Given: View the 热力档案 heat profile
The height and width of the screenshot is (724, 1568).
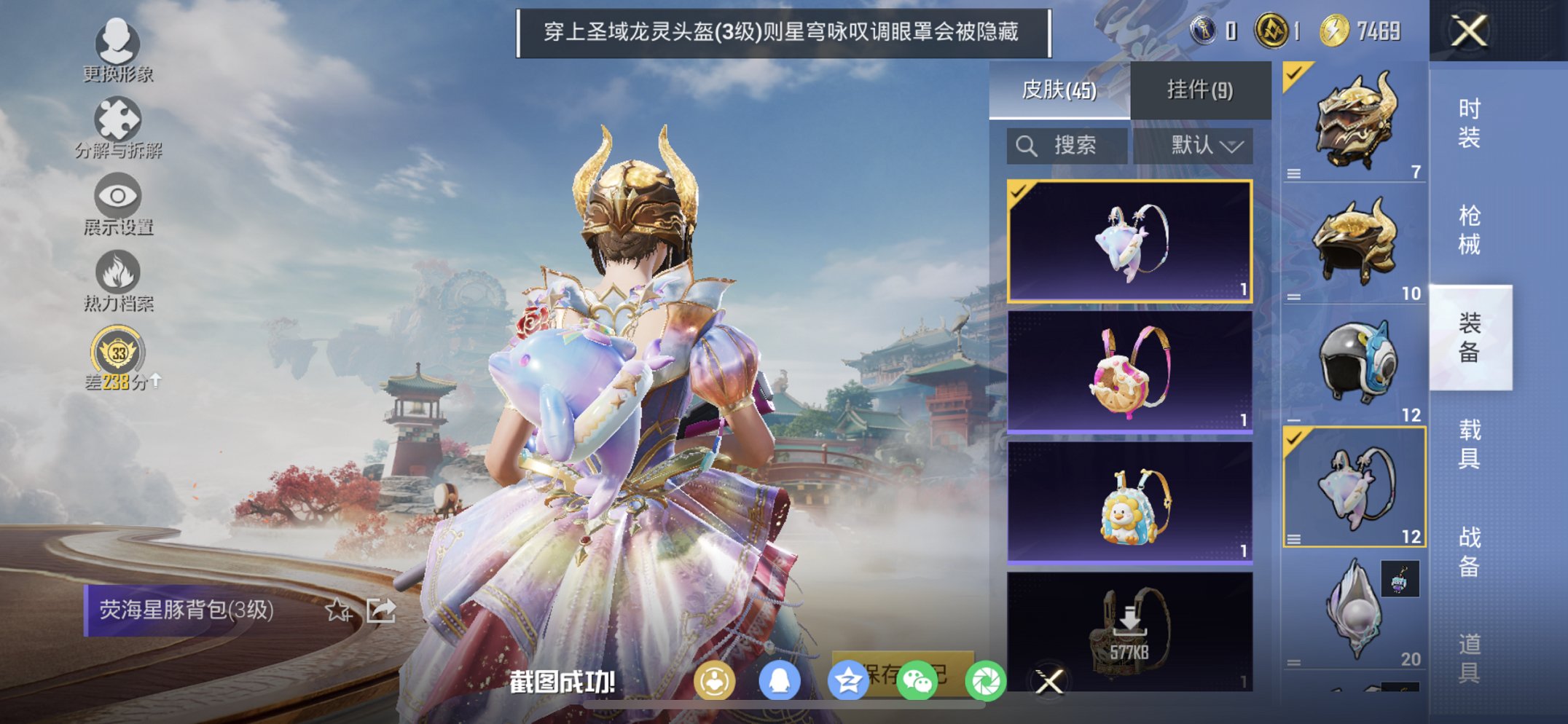Looking at the screenshot, I should 119,271.
